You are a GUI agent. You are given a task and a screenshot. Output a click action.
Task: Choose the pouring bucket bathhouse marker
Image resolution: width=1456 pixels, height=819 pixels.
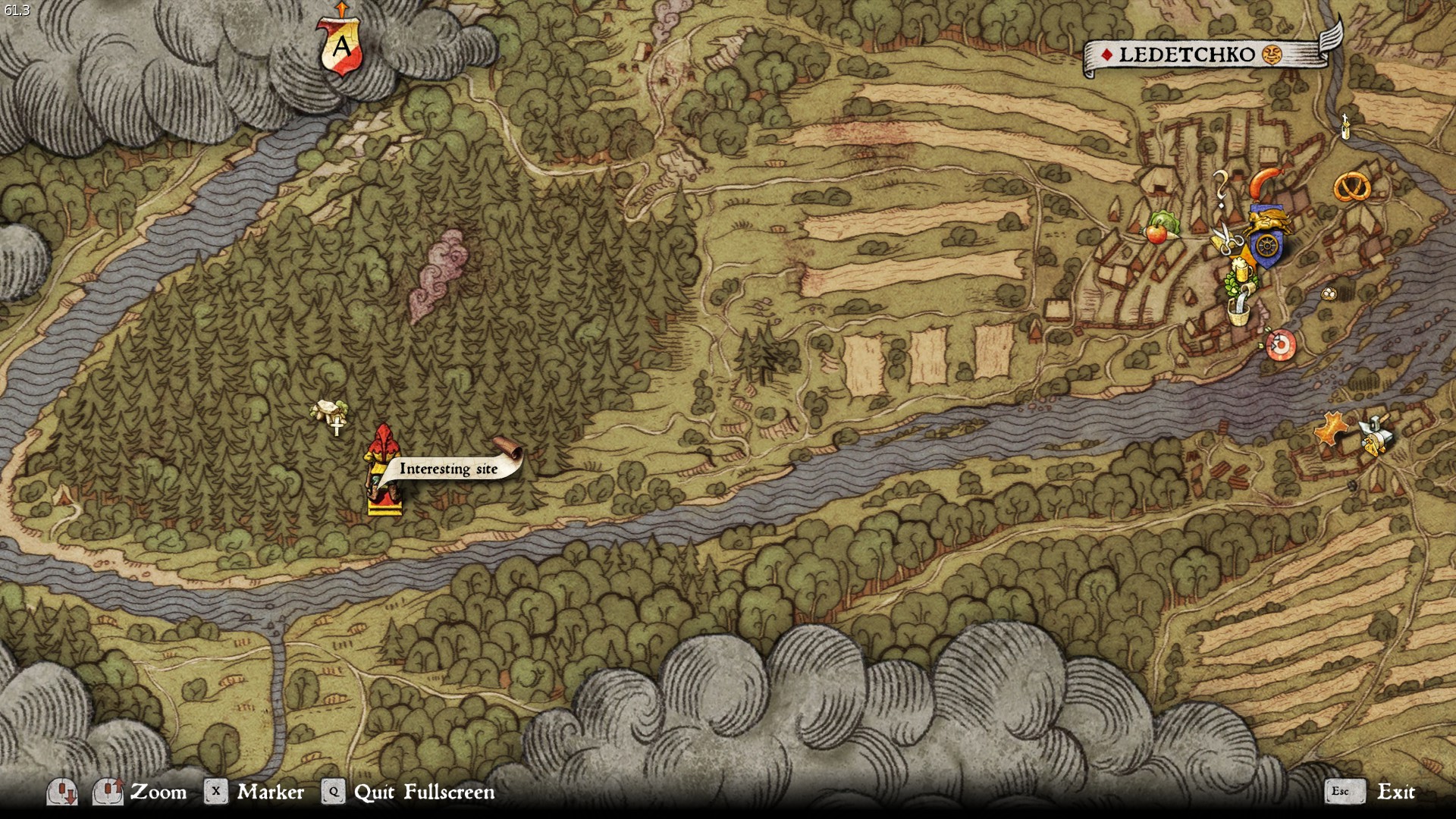pyautogui.click(x=1239, y=309)
